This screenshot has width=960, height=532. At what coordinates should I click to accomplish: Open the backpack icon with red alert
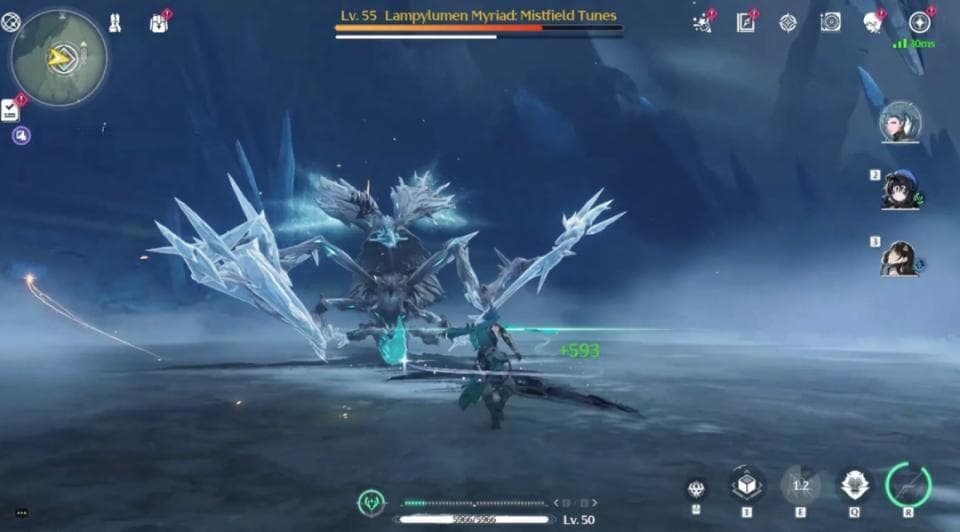[x=158, y=22]
